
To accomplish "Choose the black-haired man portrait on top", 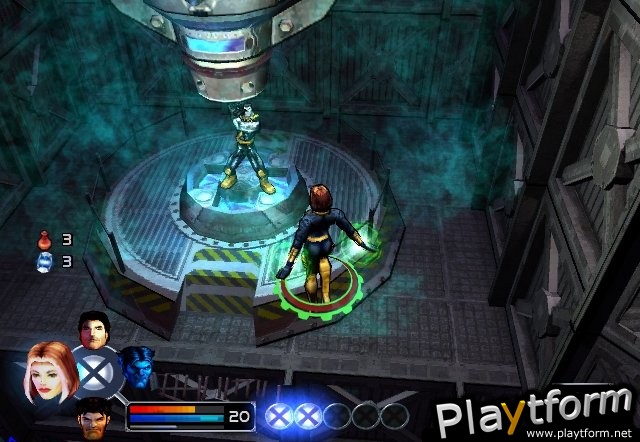I will (92, 330).
